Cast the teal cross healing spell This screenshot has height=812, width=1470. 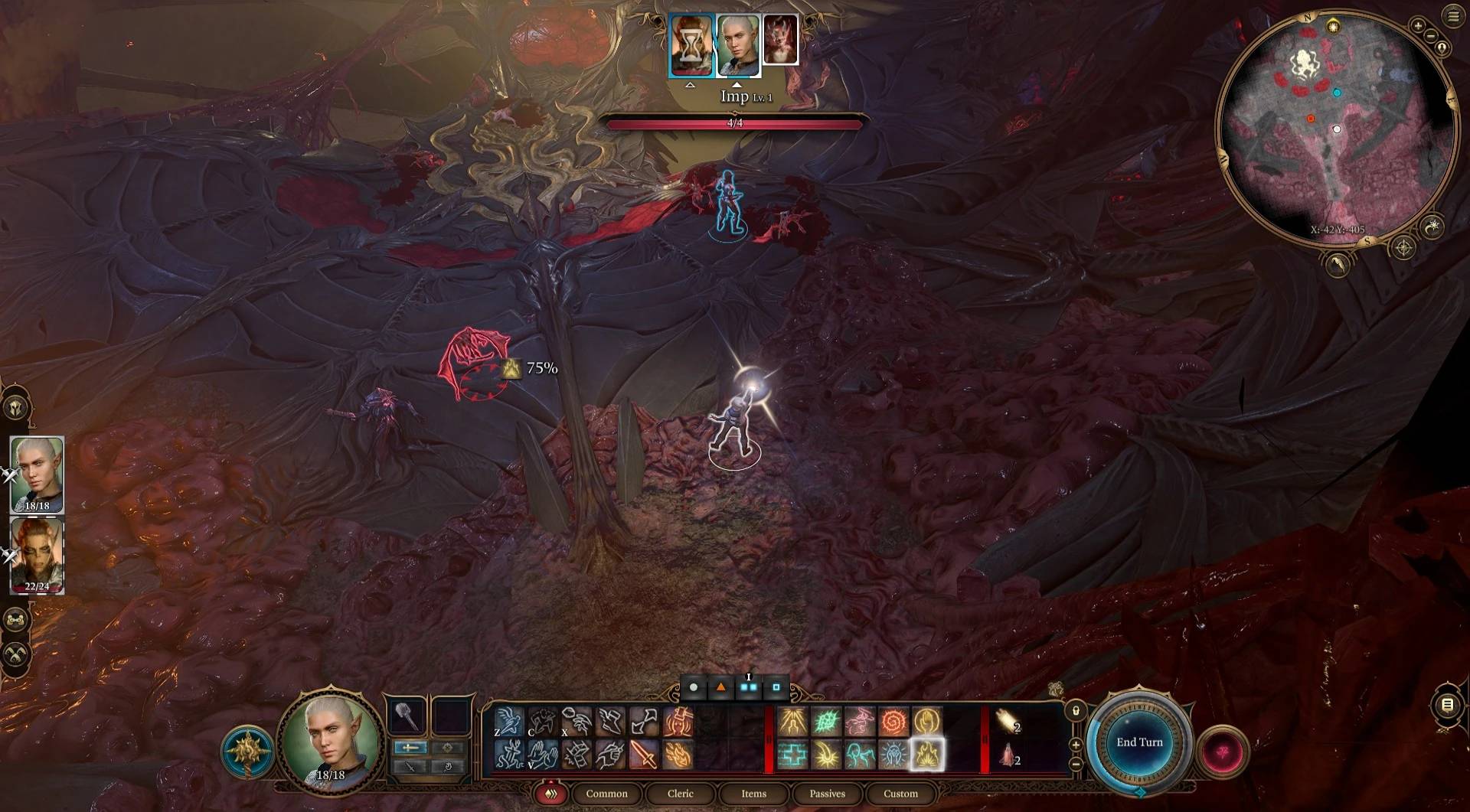pyautogui.click(x=792, y=755)
